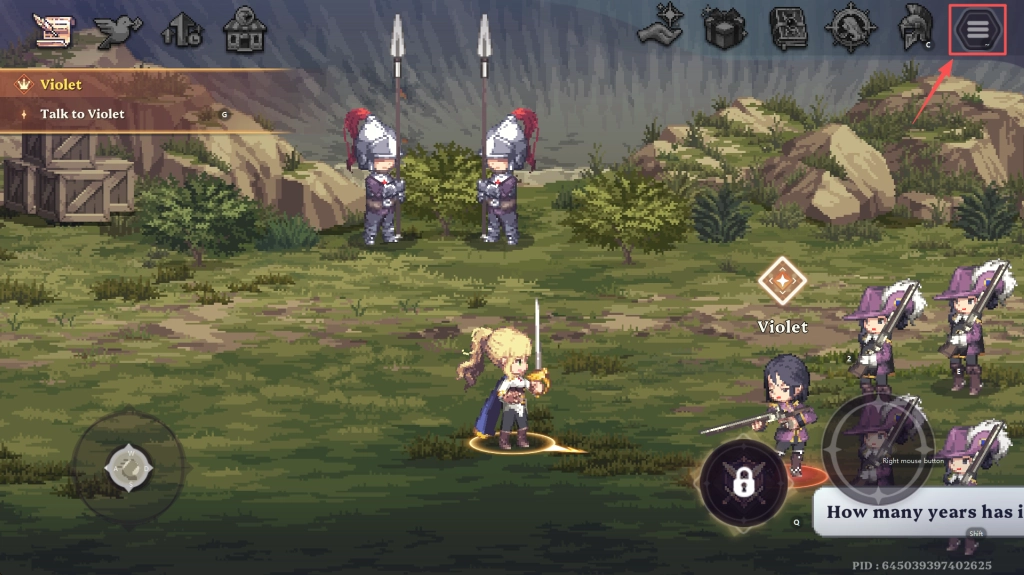Viewport: 1024px width, 575px height.
Task: Click the upward arrows upgrade icon
Action: [x=181, y=30]
